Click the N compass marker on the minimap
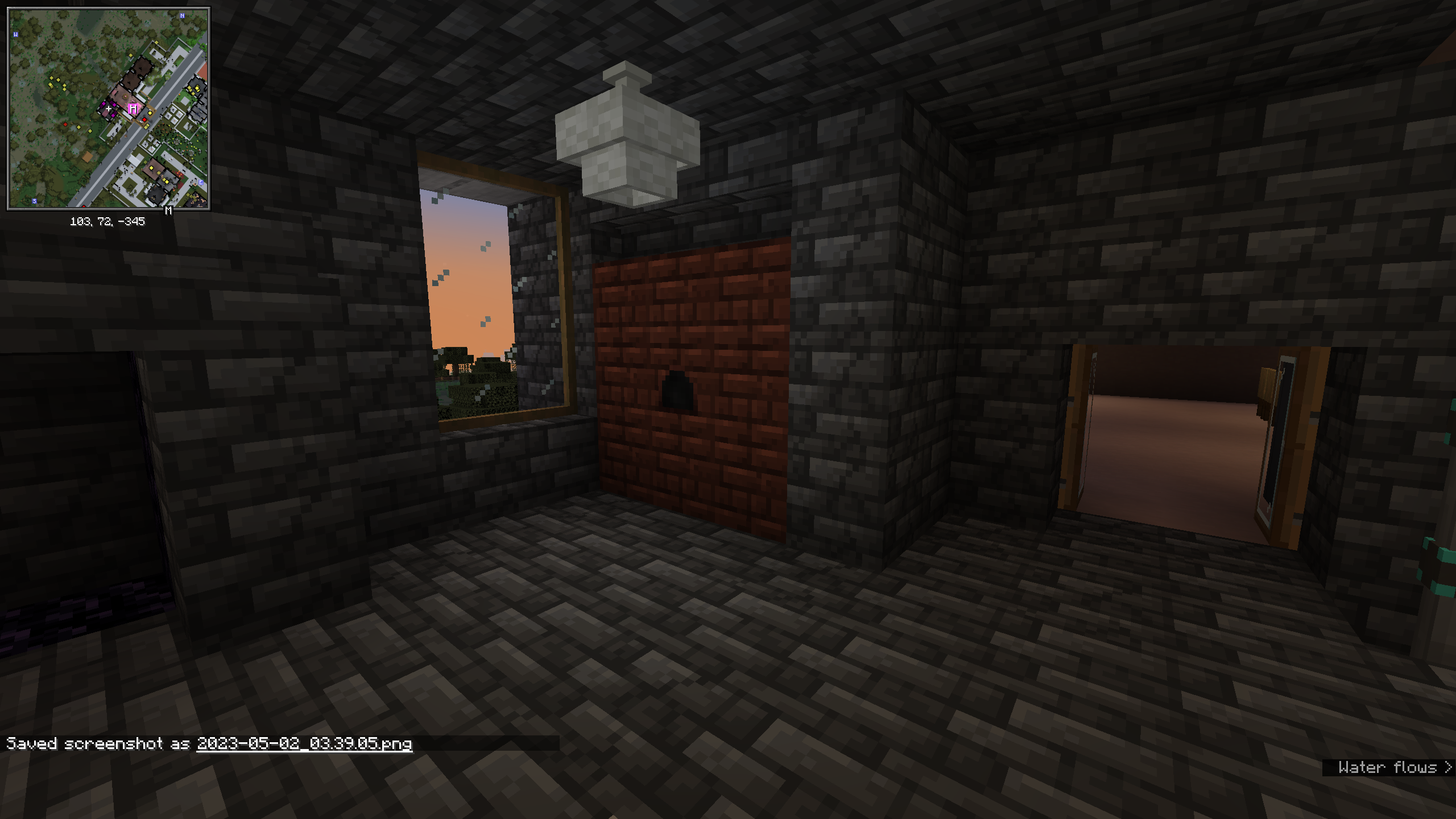 pyautogui.click(x=181, y=16)
